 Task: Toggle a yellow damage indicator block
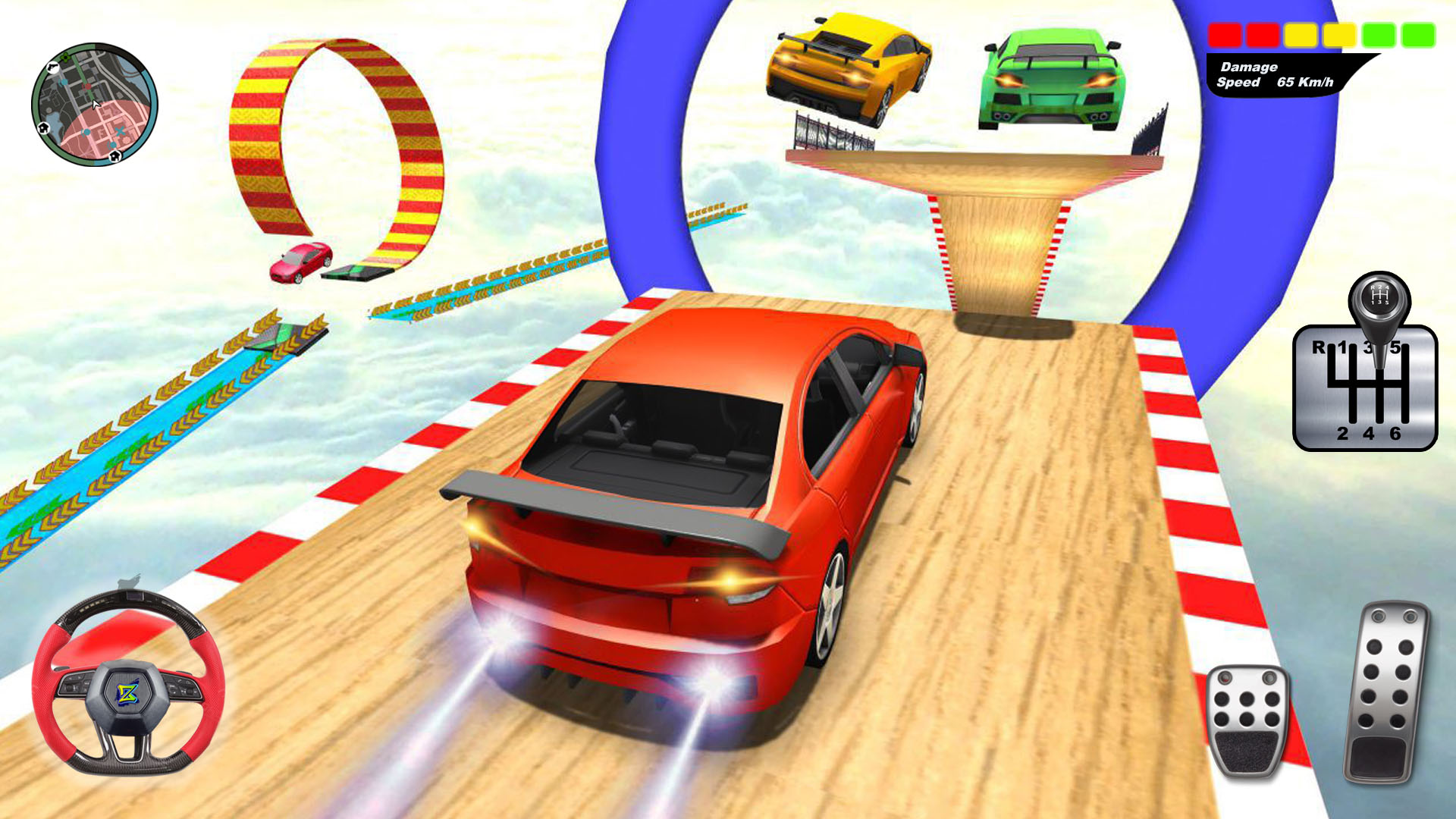[x=1301, y=34]
